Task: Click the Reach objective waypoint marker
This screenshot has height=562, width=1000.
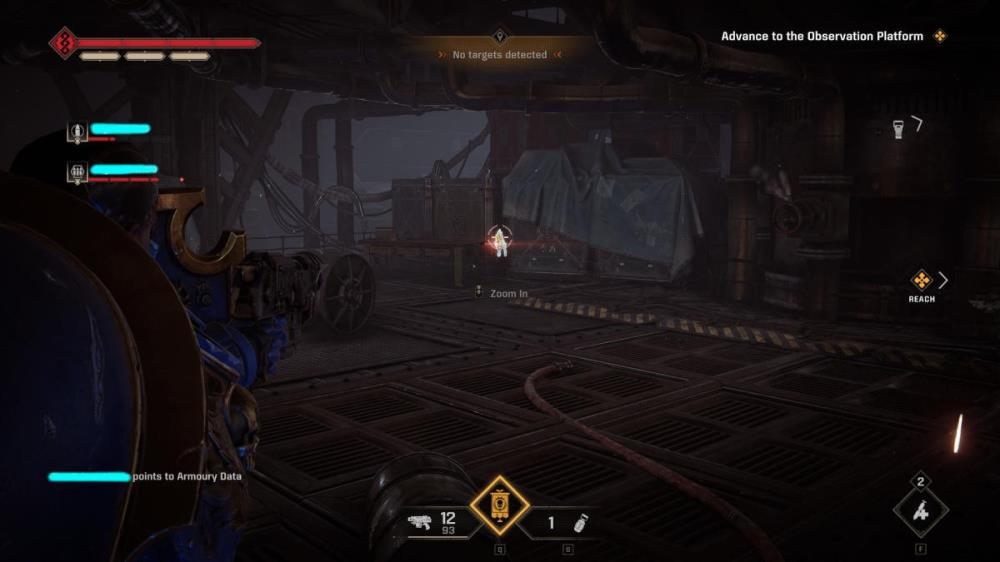Action: [921, 280]
